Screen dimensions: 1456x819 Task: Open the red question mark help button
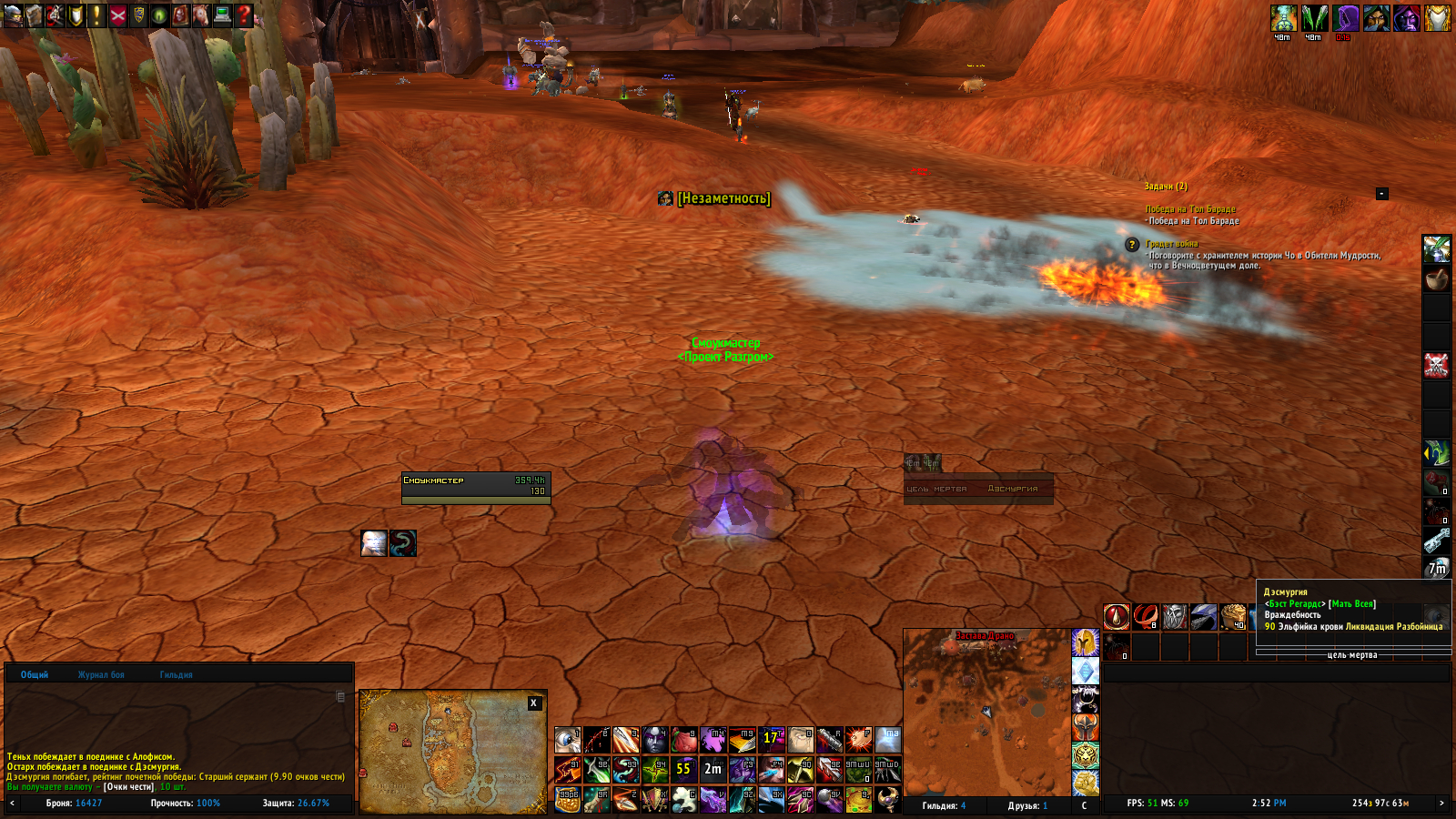click(244, 15)
